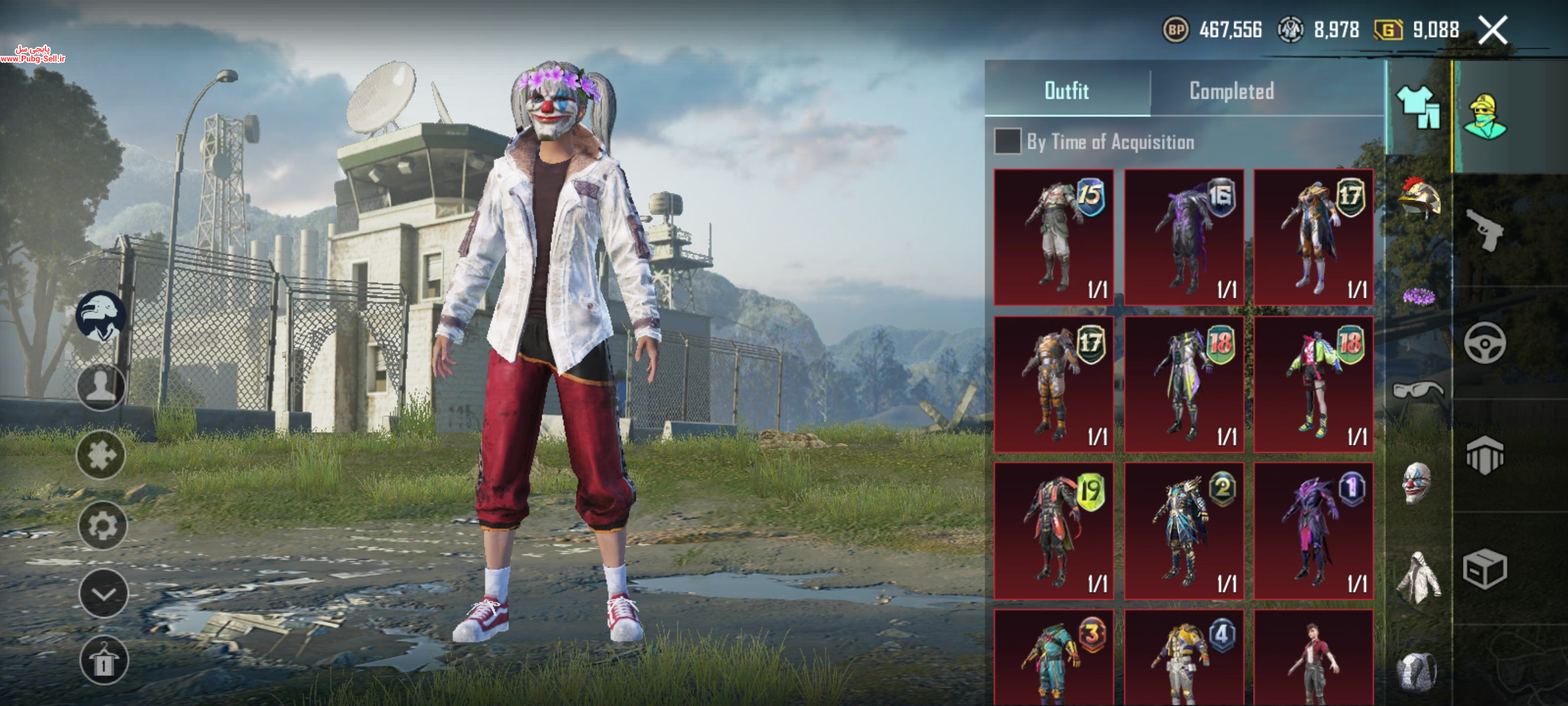The width and height of the screenshot is (1568, 706).
Task: Collapse the left menu with the down arrow
Action: 103,594
